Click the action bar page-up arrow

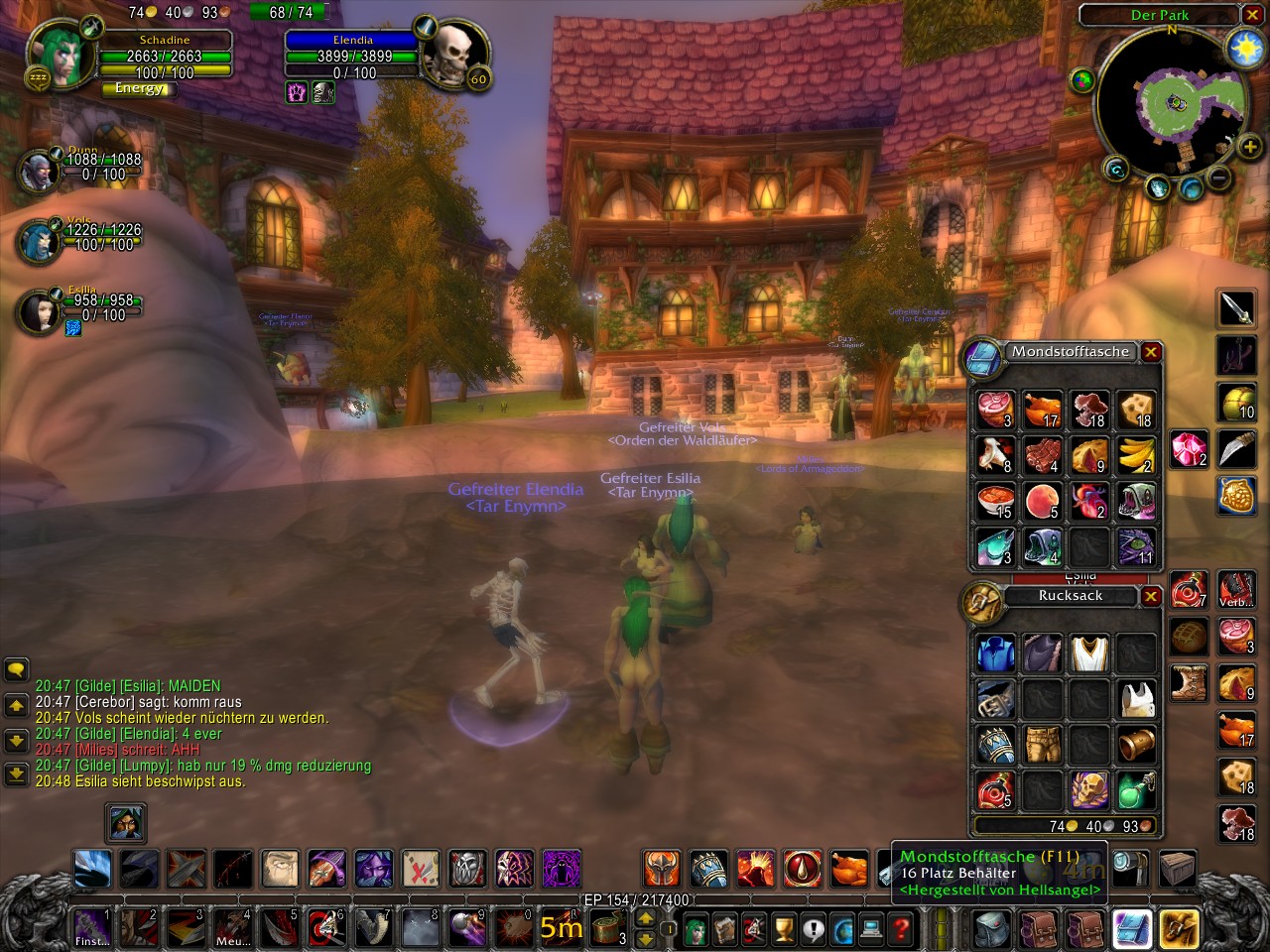tap(645, 919)
